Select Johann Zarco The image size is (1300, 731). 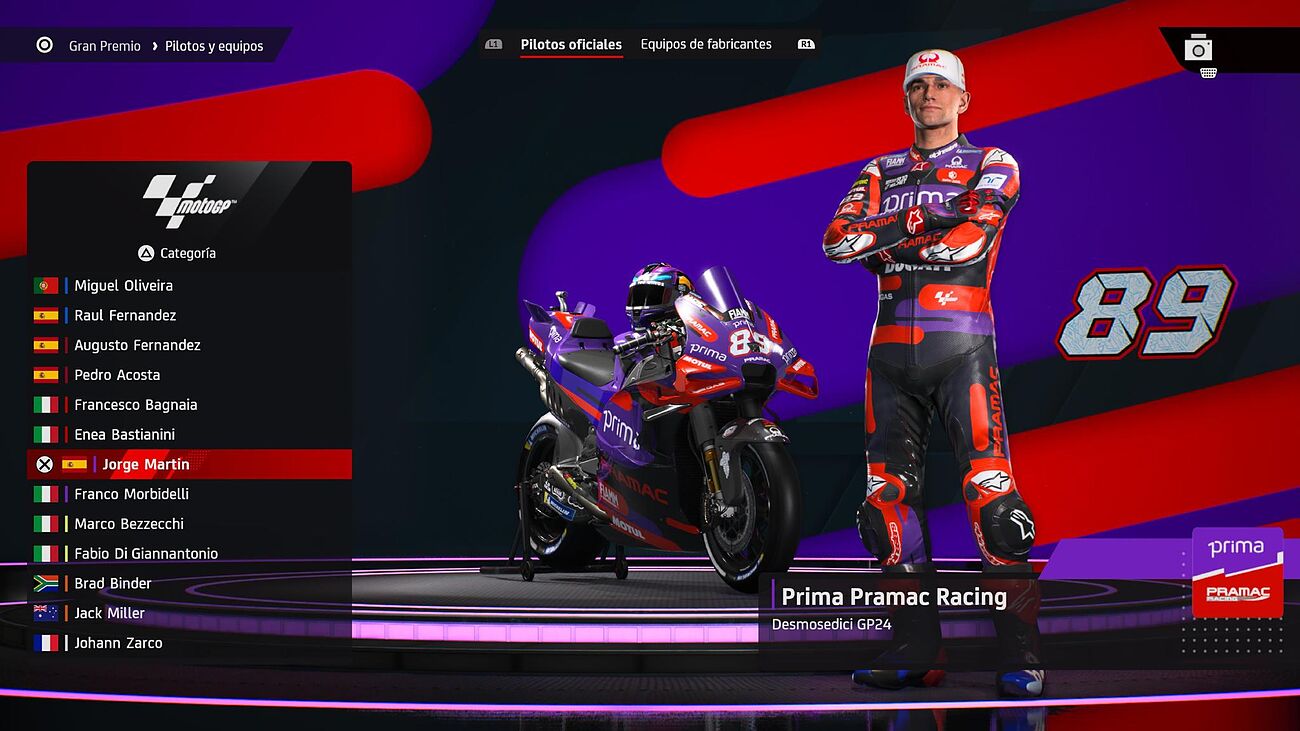(x=118, y=644)
